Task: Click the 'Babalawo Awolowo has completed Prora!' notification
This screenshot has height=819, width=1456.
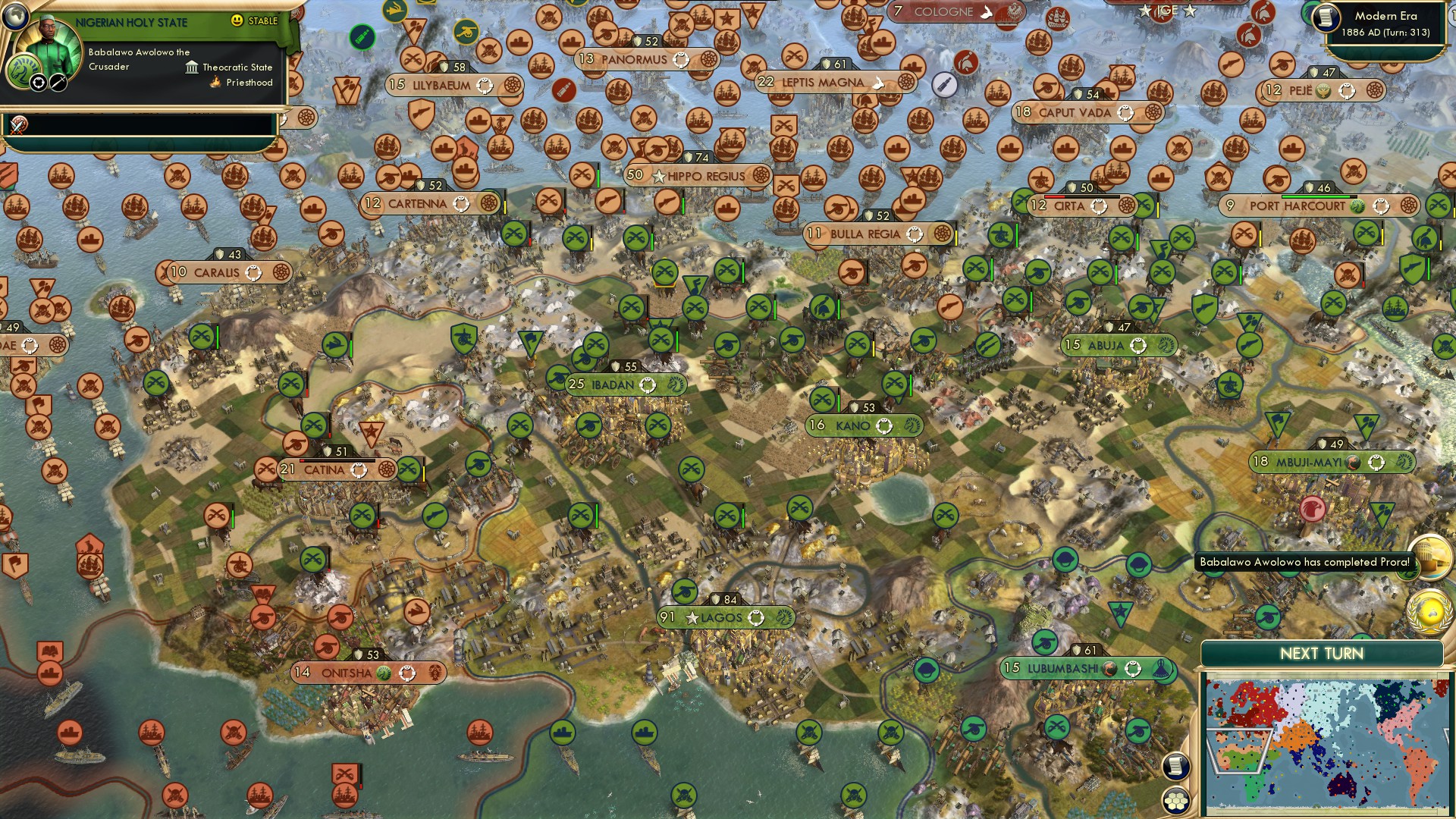Action: point(1303,563)
